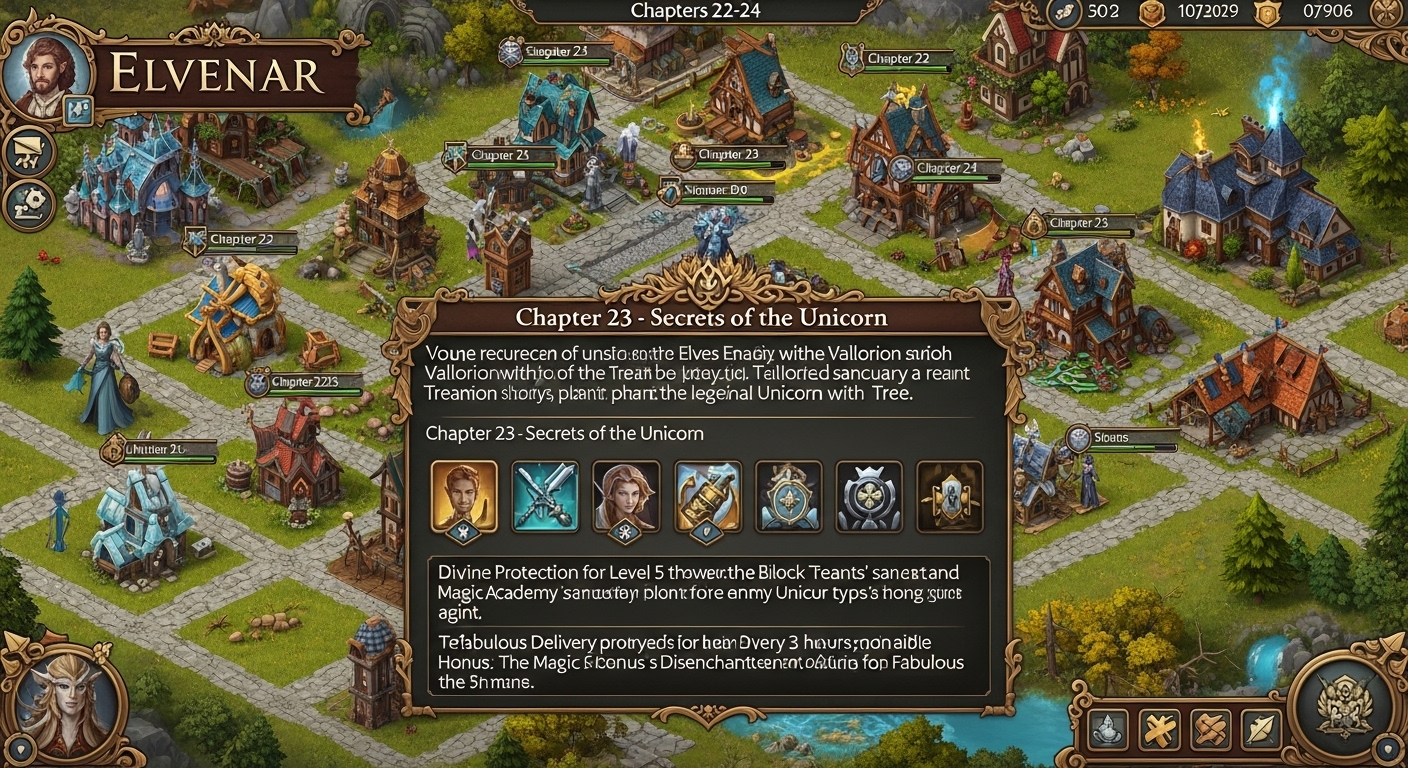Select the golden scroll reward icon
Image resolution: width=1408 pixels, height=768 pixels.
pyautogui.click(x=708, y=497)
